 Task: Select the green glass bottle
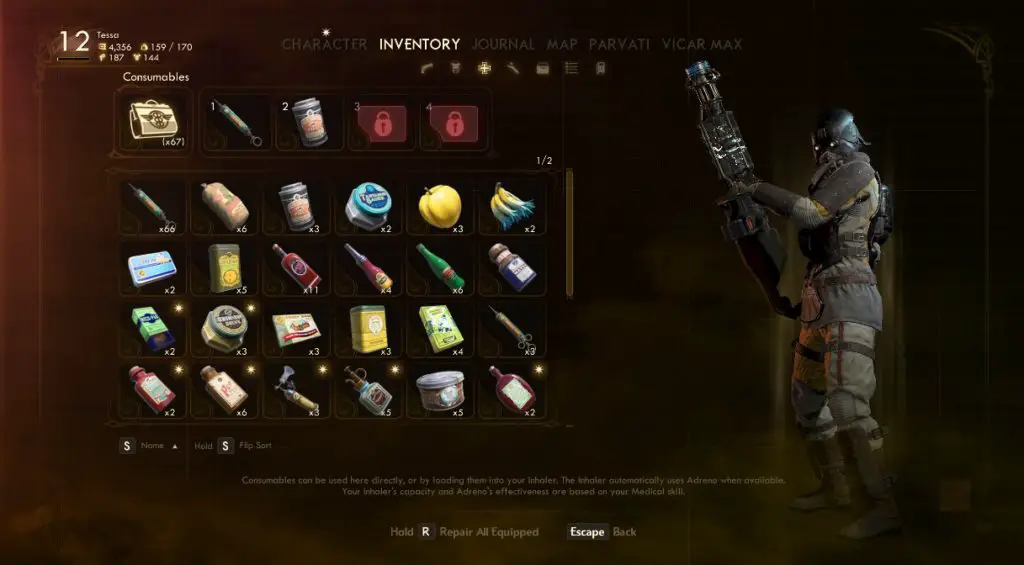tap(439, 266)
